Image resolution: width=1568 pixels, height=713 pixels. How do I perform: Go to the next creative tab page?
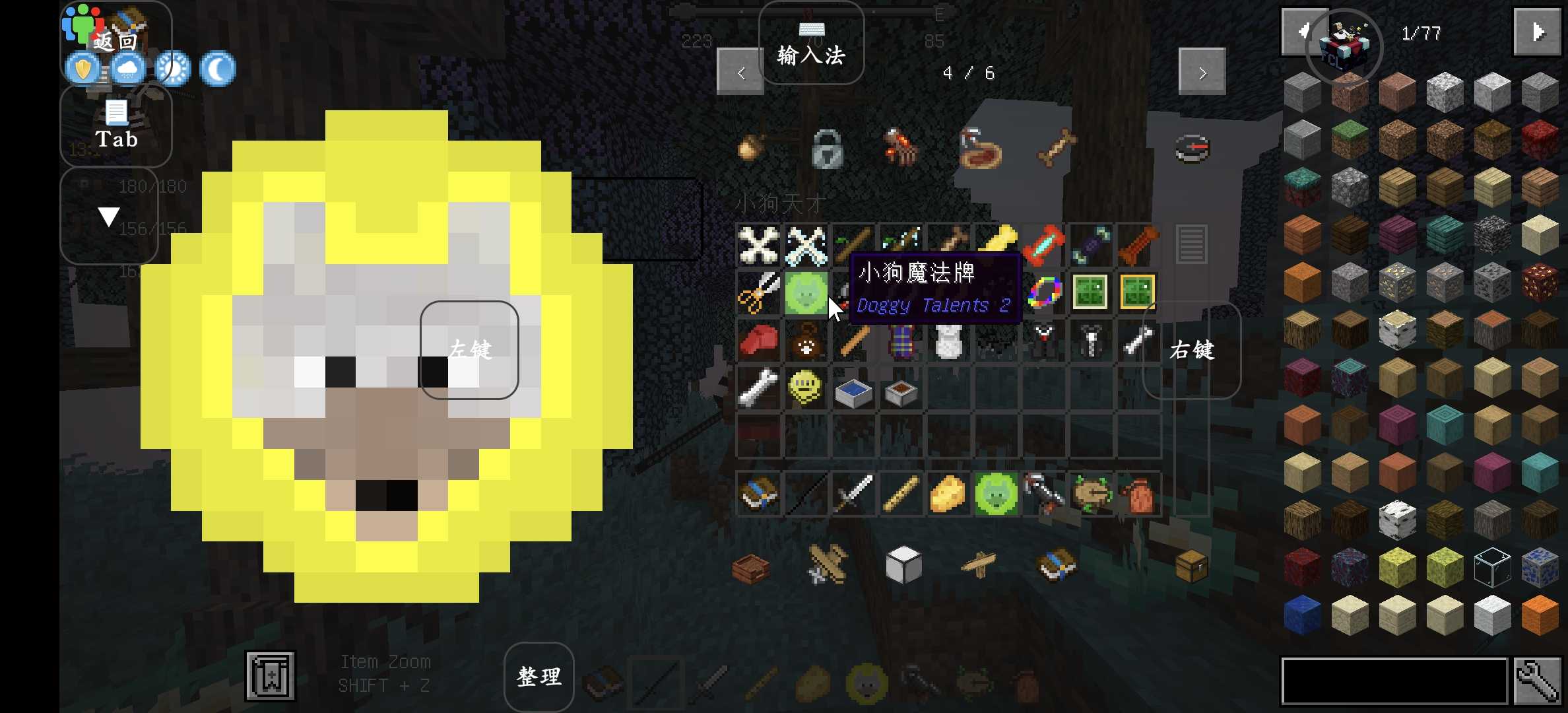pos(1202,72)
